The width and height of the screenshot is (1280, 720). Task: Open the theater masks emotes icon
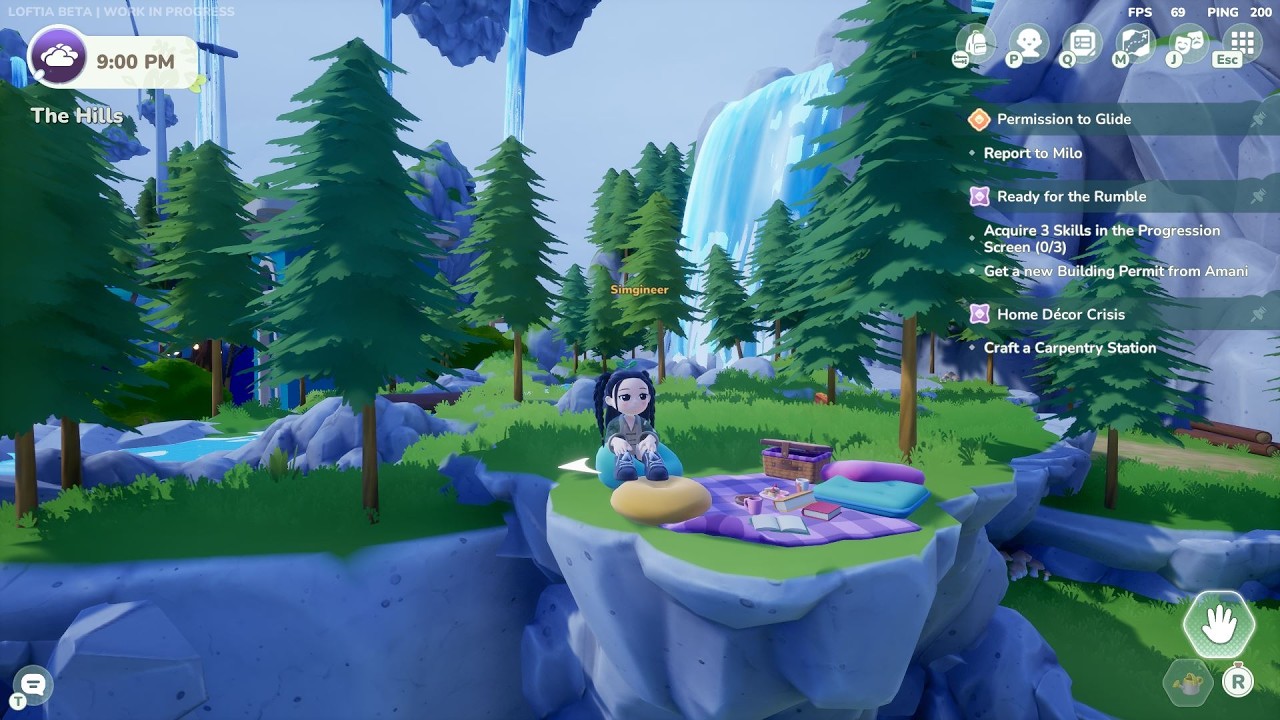point(1188,43)
